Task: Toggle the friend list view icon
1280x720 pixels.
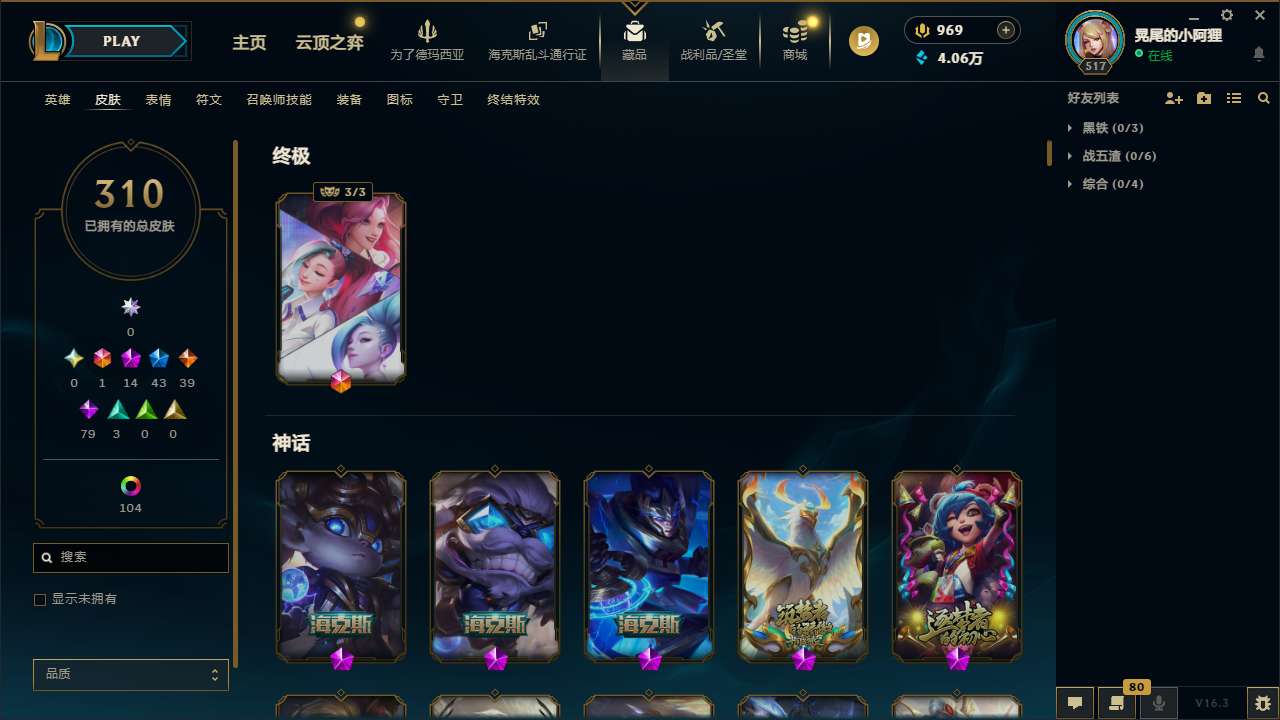Action: pos(1234,98)
